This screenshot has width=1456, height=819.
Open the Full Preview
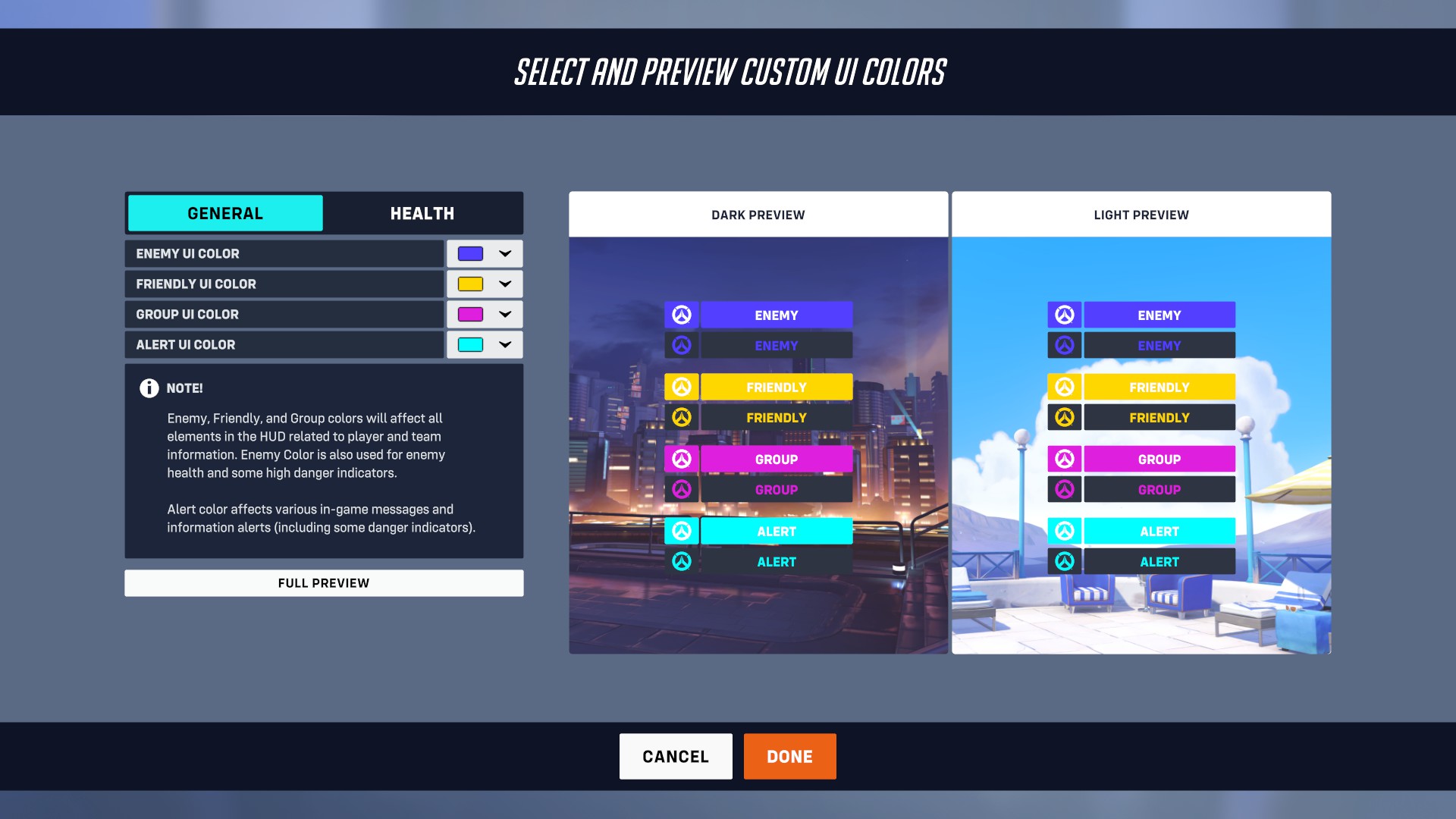324,582
